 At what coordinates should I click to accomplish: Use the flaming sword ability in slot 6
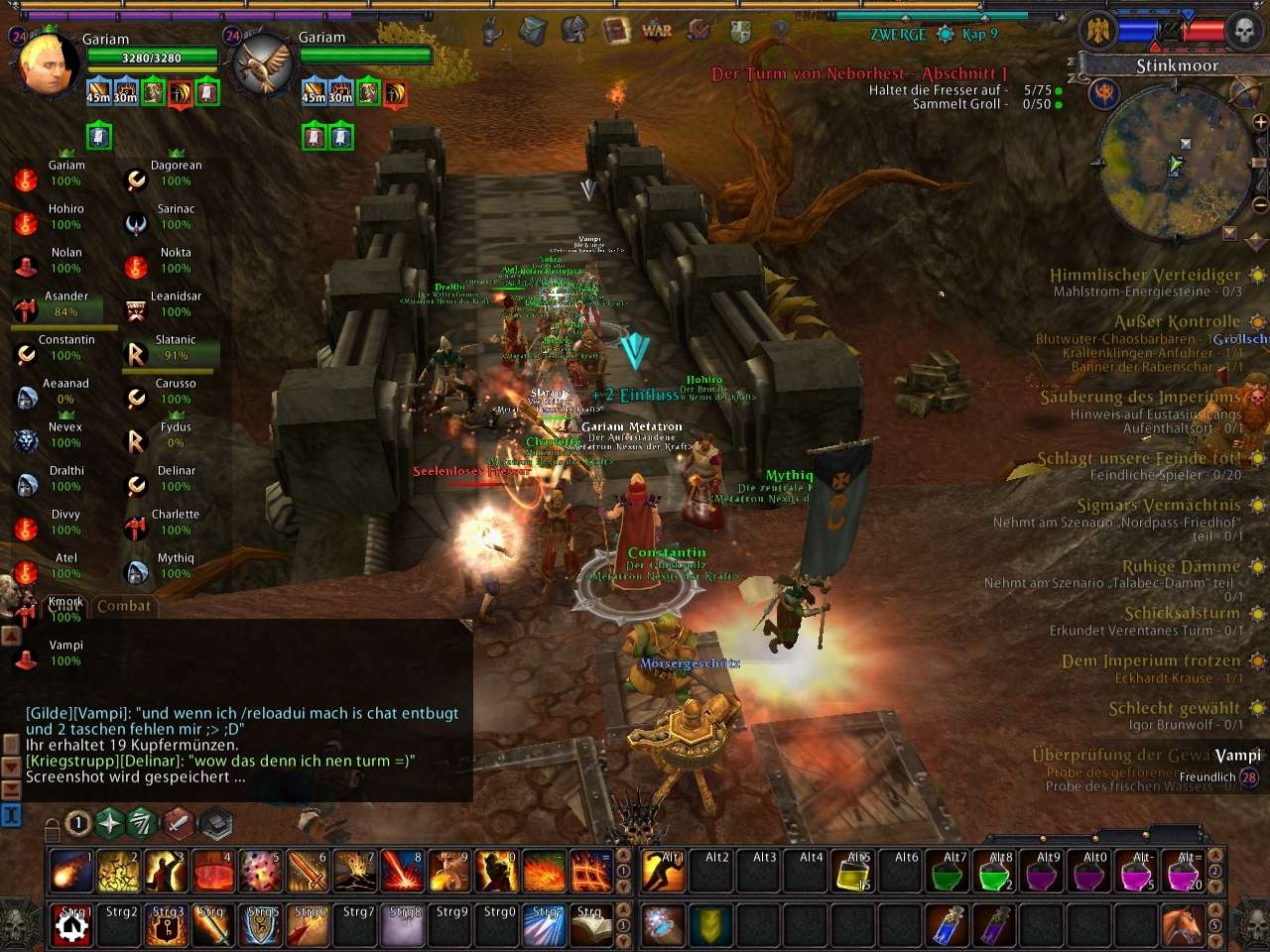(307, 872)
